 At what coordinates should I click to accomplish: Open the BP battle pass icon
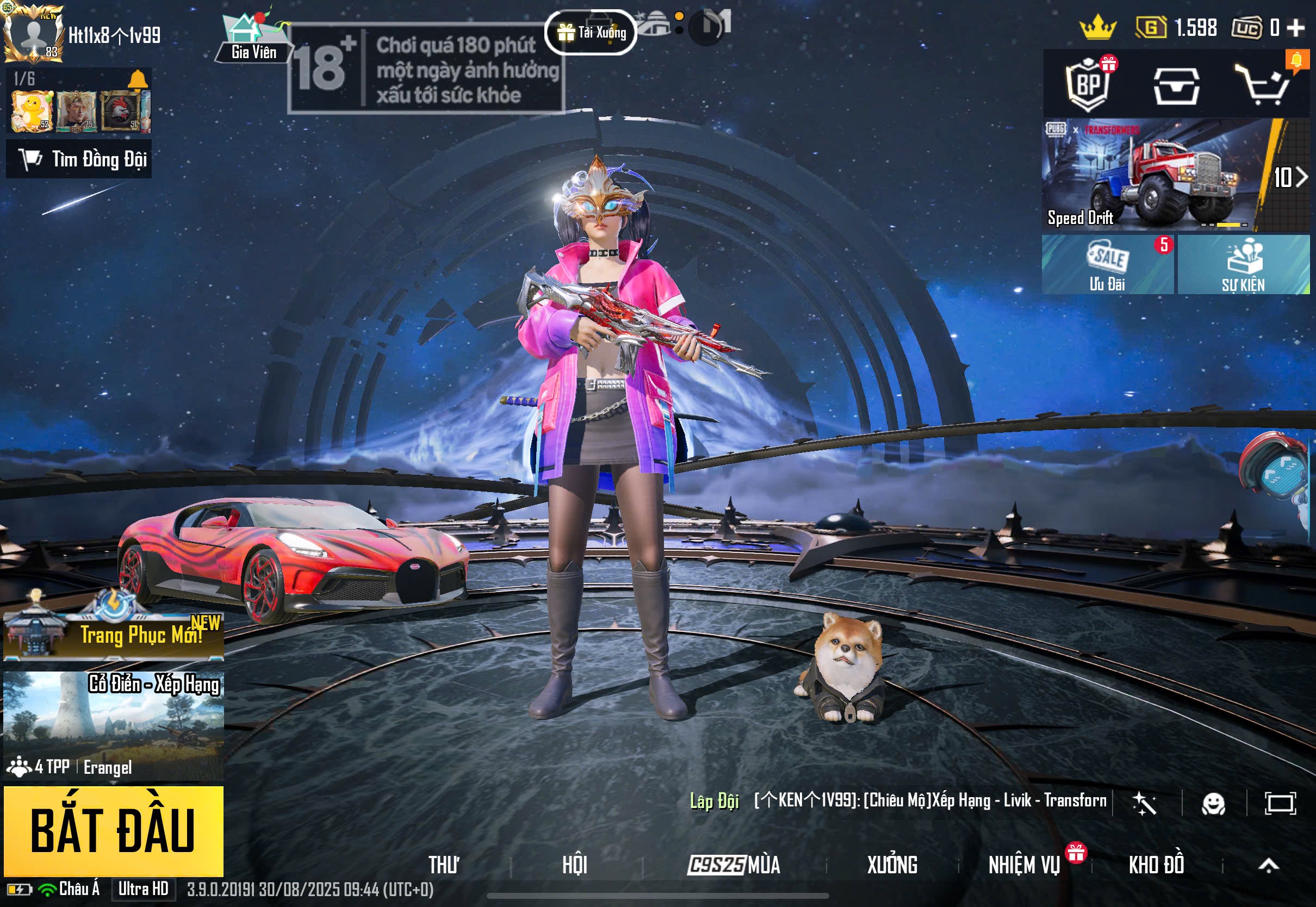[x=1088, y=85]
